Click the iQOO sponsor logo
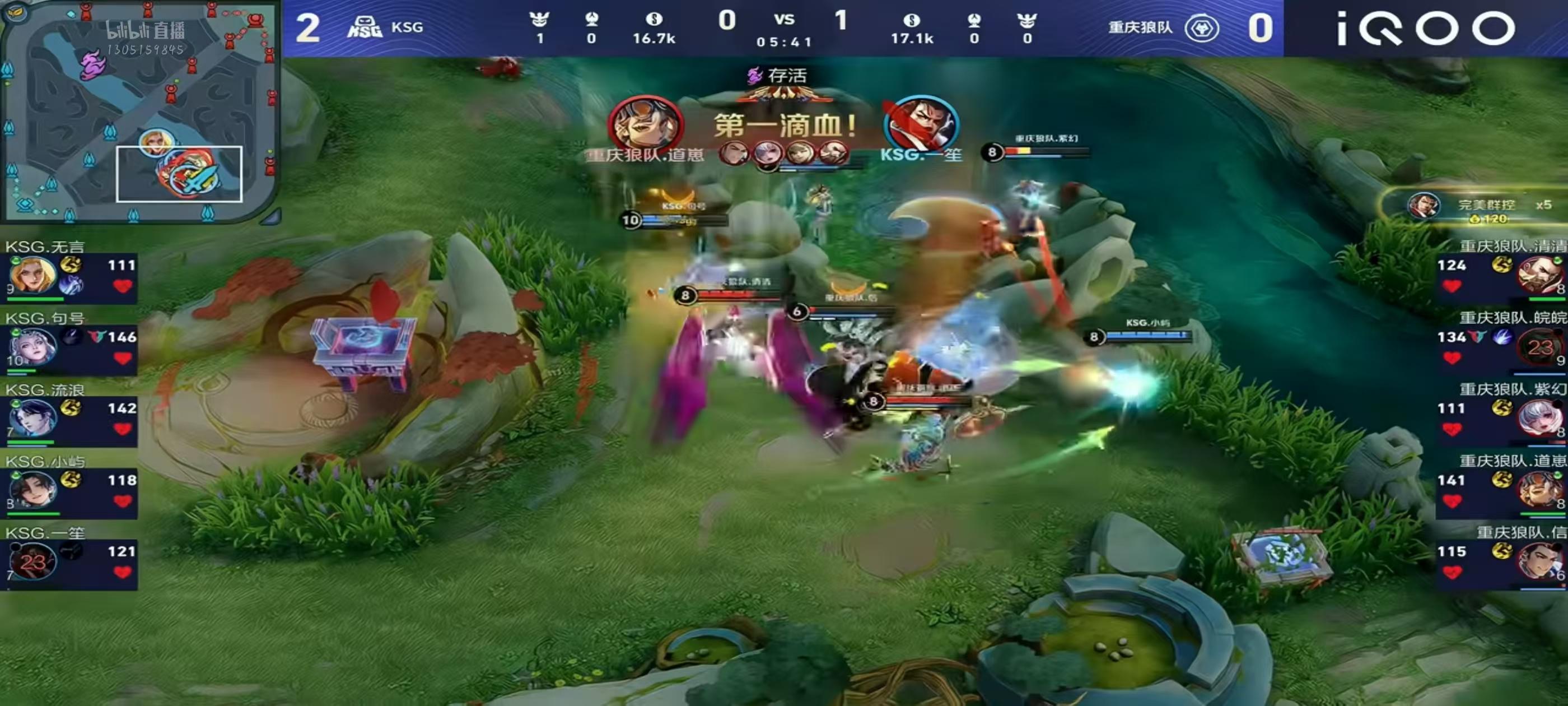1568x706 pixels. click(x=1425, y=29)
